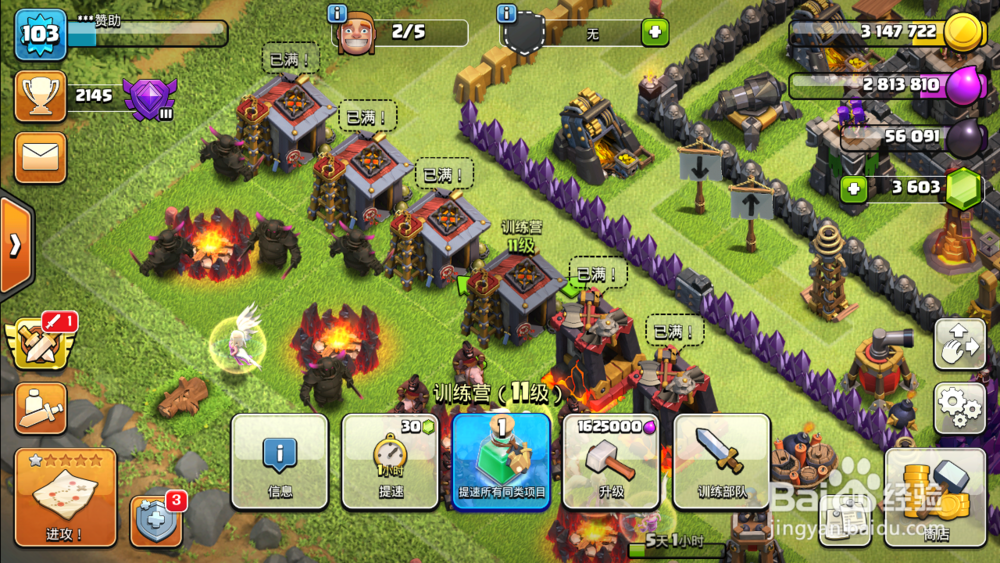
Task: Open 训练部队 to train troops
Action: click(721, 461)
